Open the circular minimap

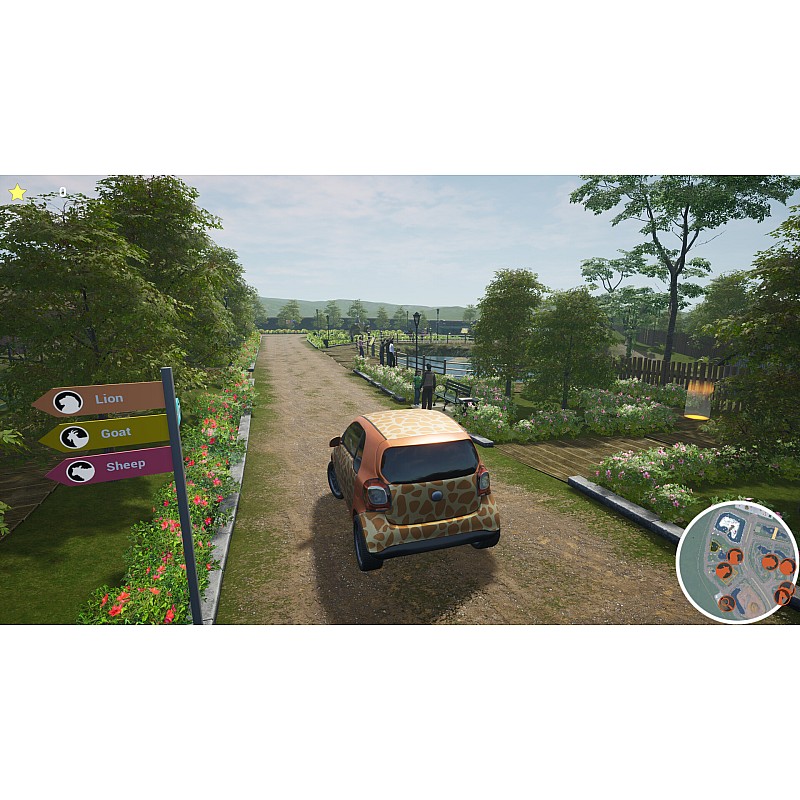737,562
